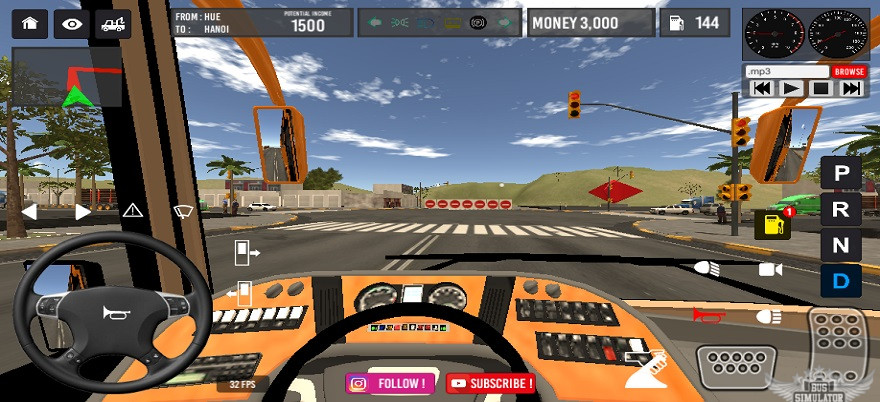The height and width of the screenshot is (402, 880).
Task: Go back to the previous music track
Action: pyautogui.click(x=761, y=88)
